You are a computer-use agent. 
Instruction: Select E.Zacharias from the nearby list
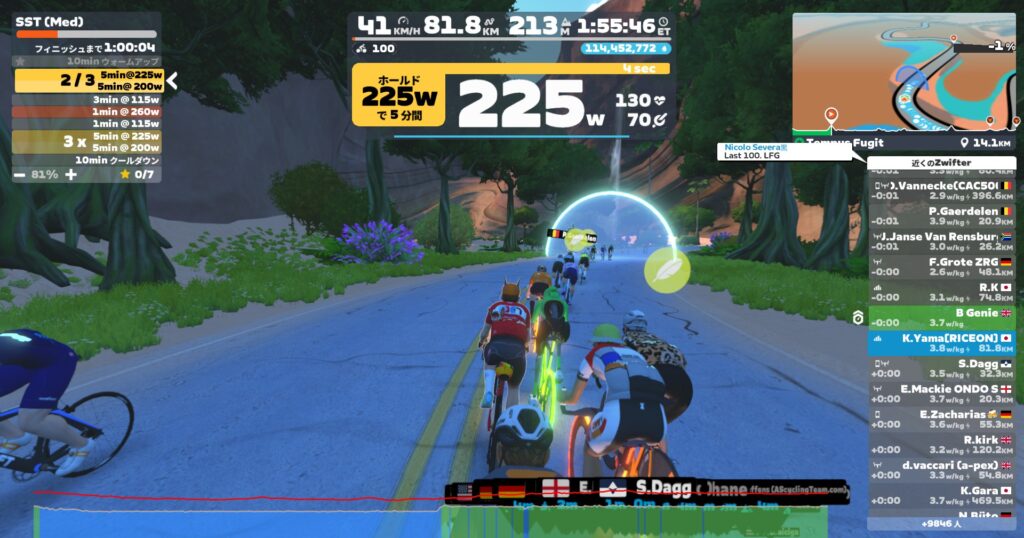(x=941, y=419)
